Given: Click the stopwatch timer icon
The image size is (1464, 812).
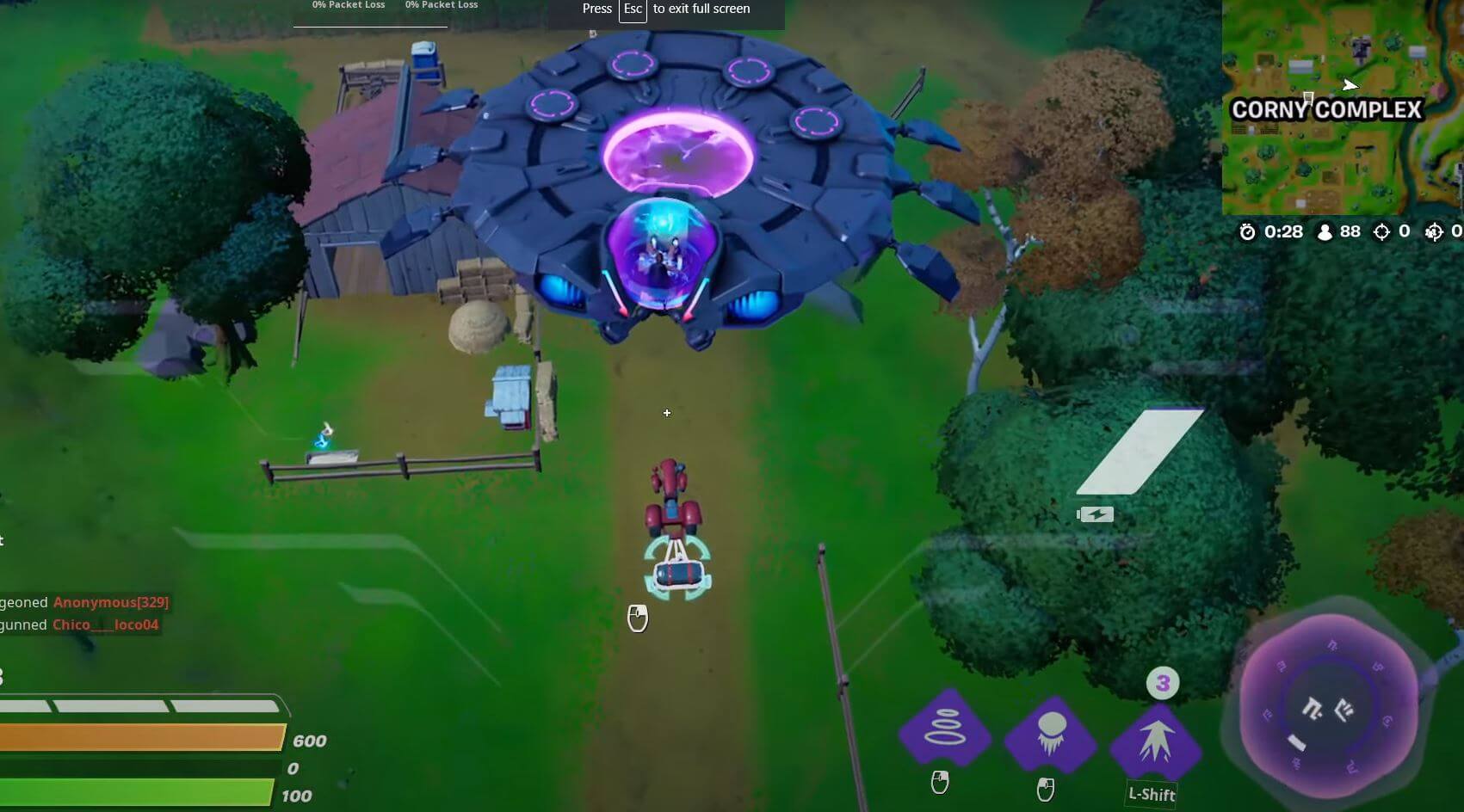Looking at the screenshot, I should (1247, 231).
